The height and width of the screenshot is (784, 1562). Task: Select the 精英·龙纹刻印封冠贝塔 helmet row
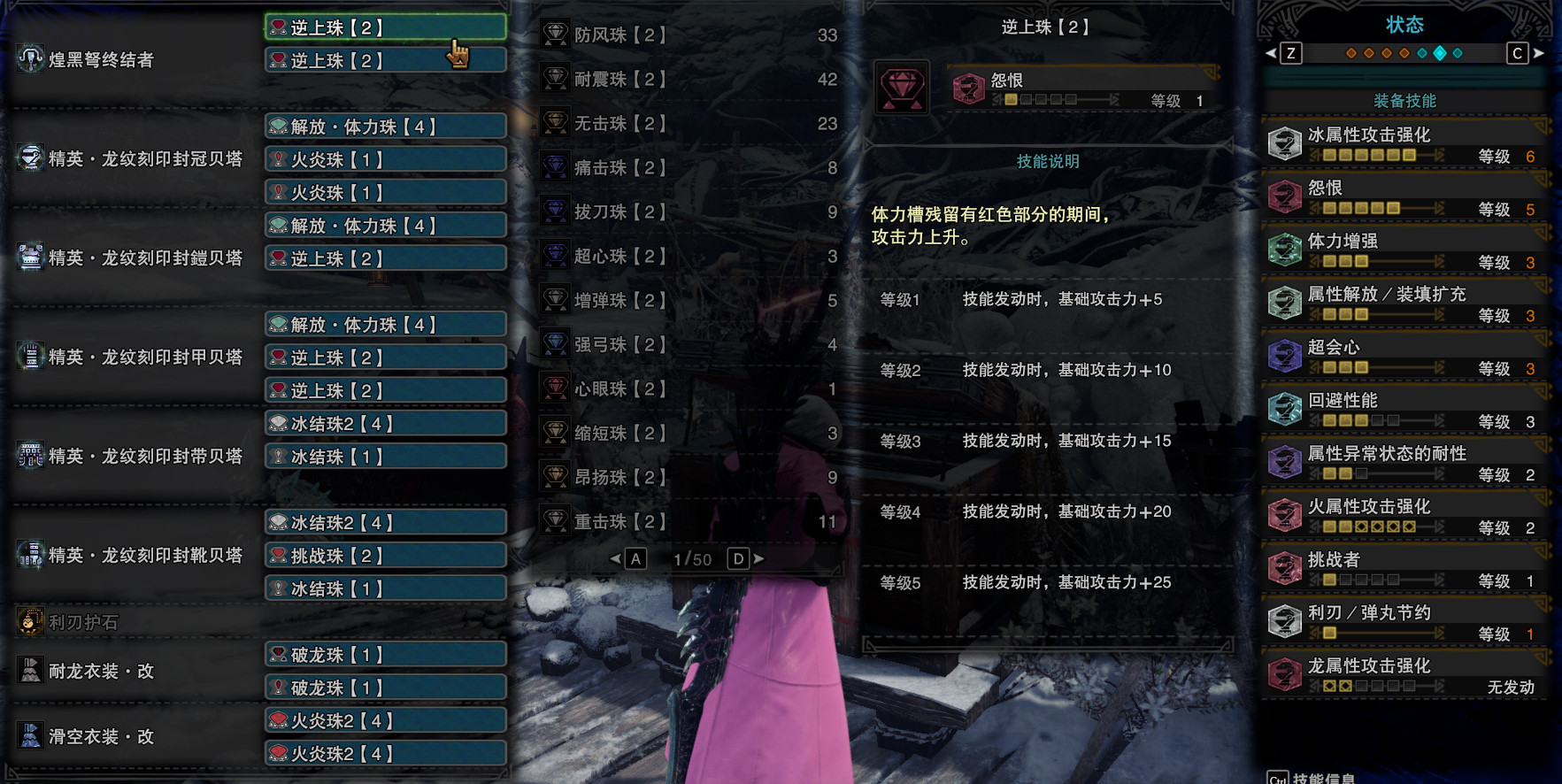click(145, 159)
